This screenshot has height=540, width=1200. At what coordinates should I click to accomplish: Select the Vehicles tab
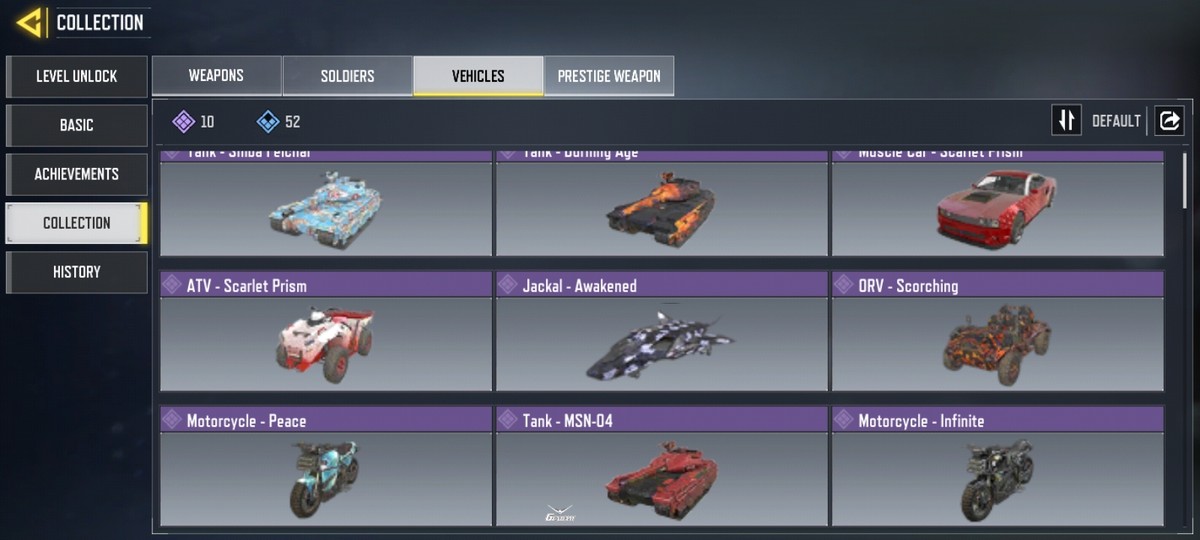pos(478,76)
